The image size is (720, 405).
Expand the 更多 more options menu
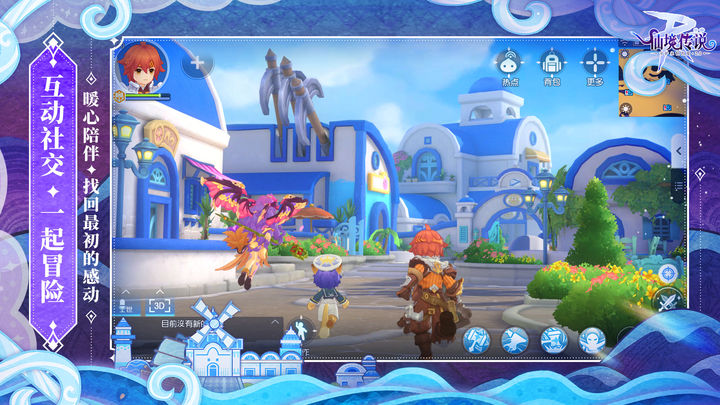click(593, 61)
